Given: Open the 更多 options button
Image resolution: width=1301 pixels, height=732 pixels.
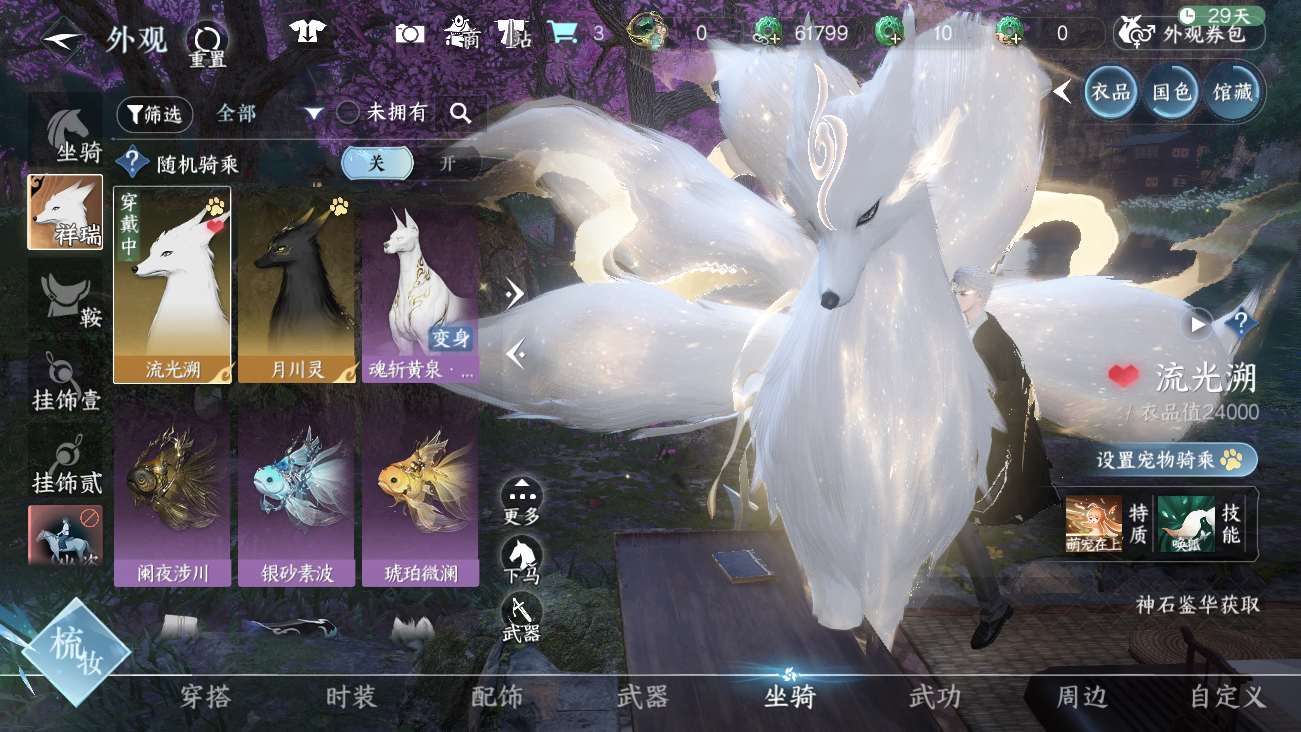Looking at the screenshot, I should click(521, 500).
